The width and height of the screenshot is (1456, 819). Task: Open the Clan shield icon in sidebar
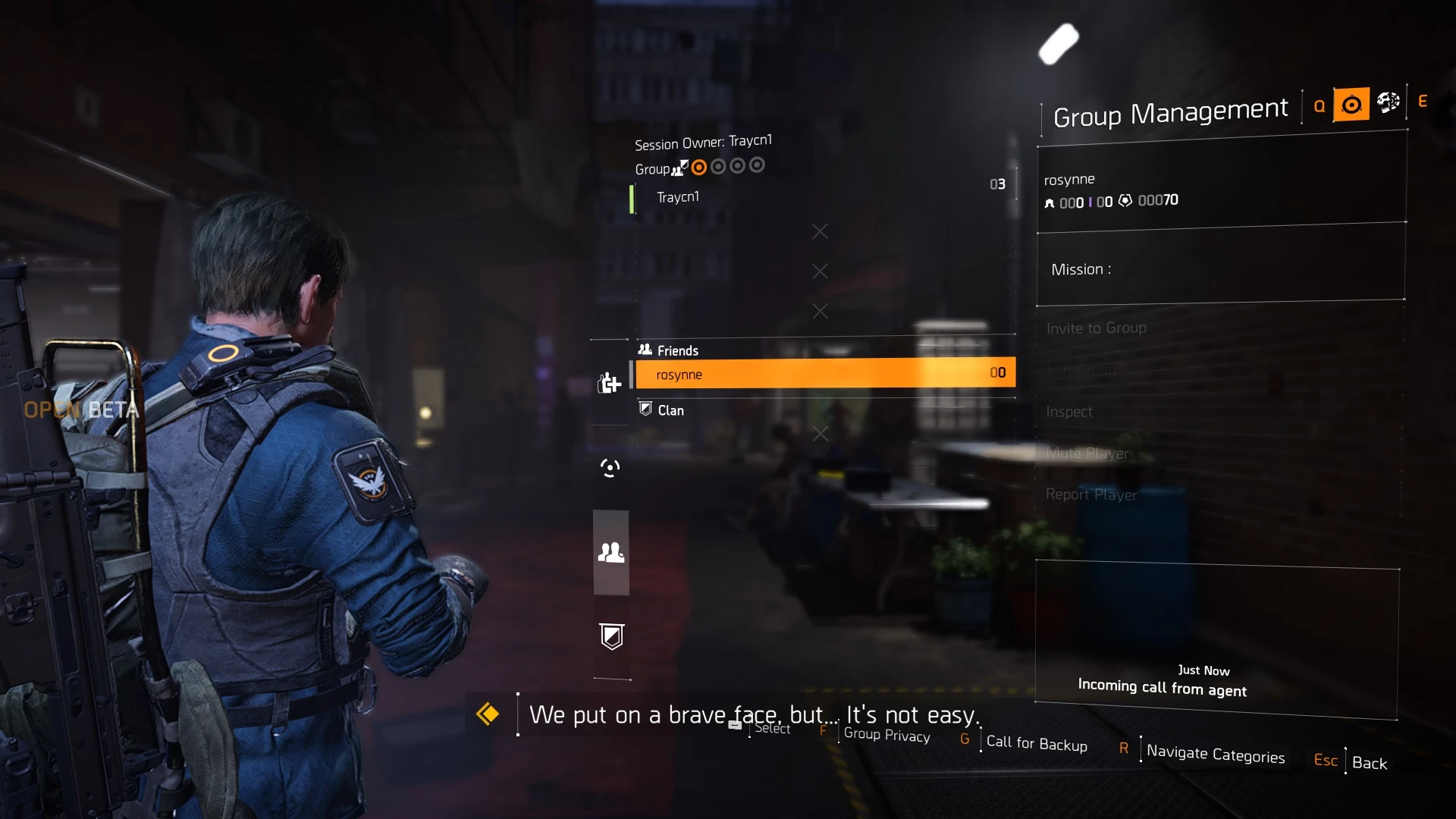(x=611, y=637)
